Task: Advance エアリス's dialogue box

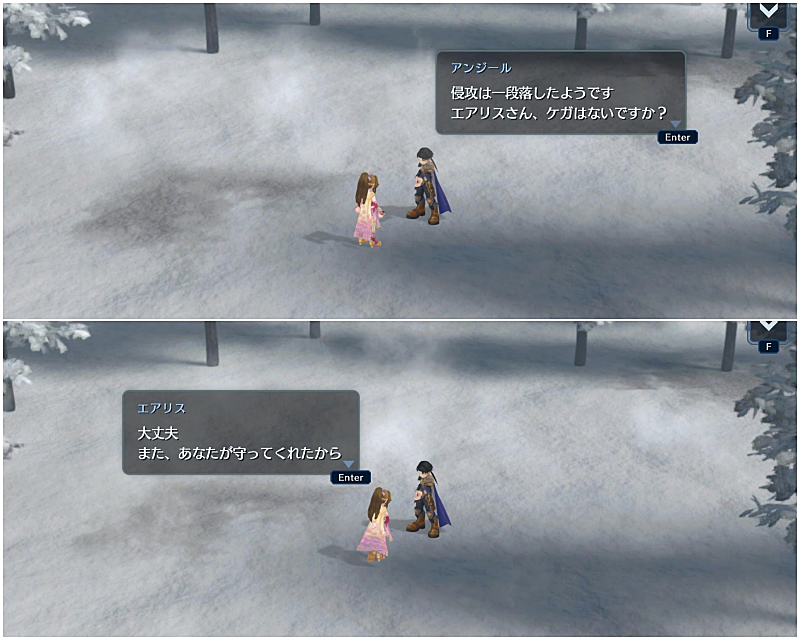Action: click(x=350, y=477)
